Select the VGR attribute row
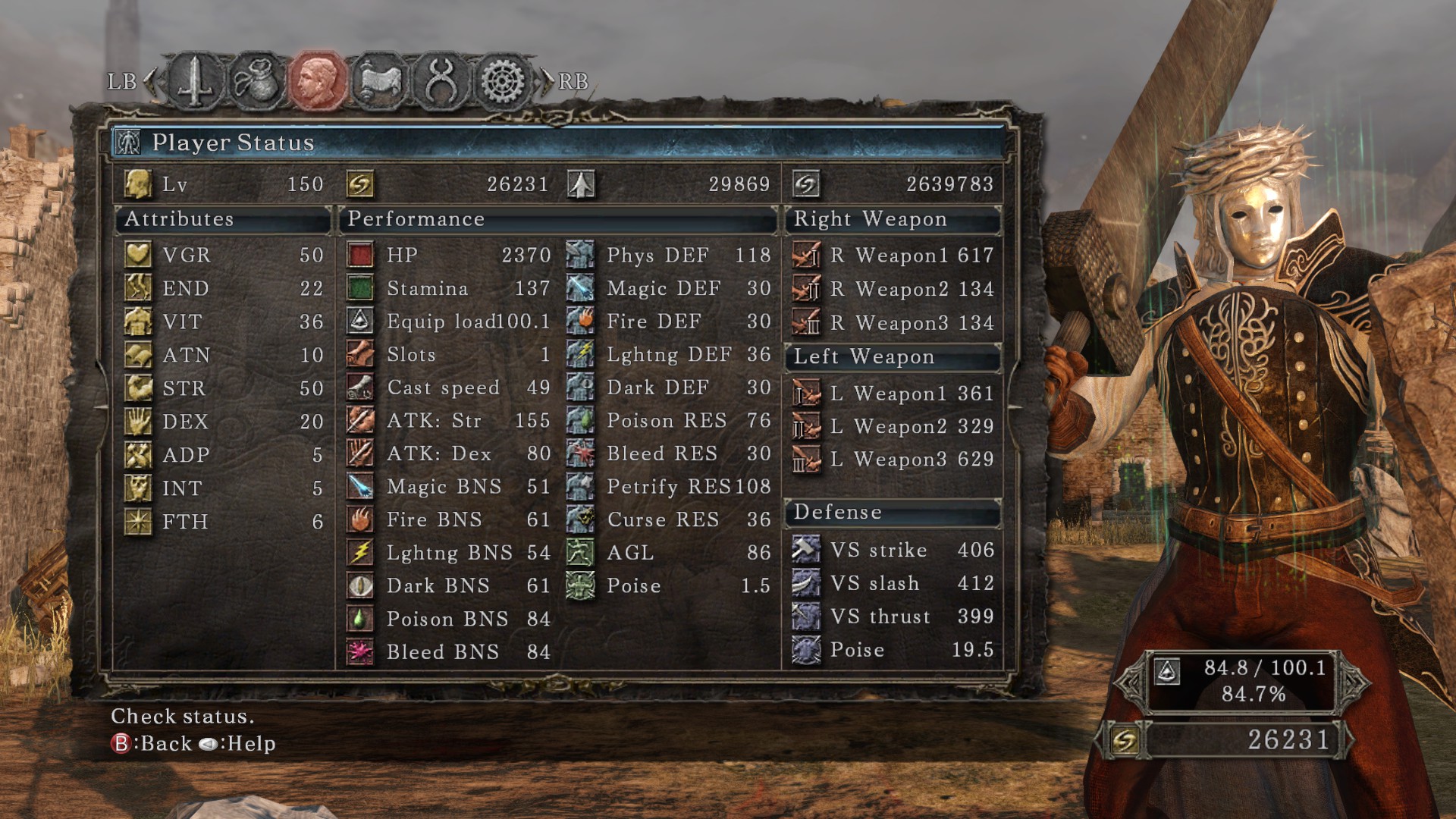This screenshot has width=1456, height=819. 224,255
